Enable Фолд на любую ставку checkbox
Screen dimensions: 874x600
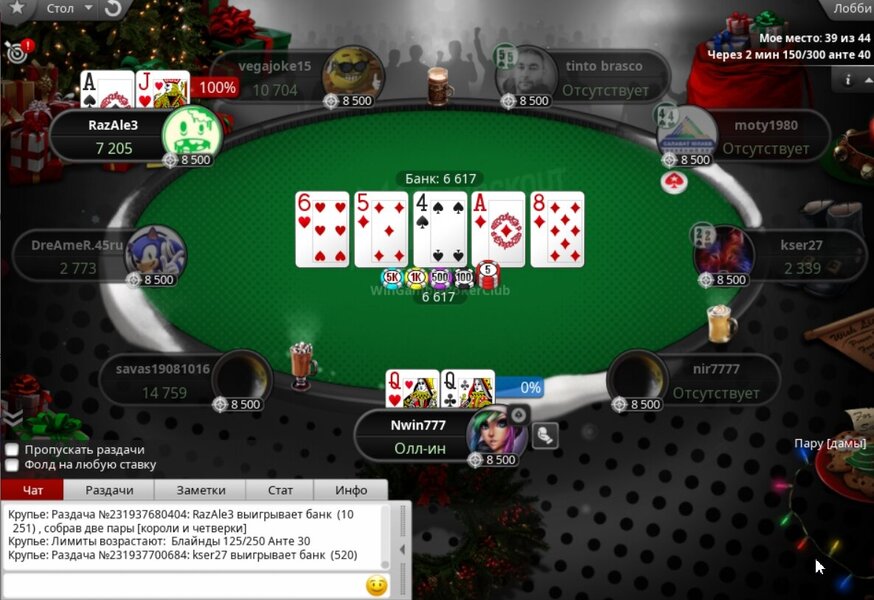click(12, 465)
